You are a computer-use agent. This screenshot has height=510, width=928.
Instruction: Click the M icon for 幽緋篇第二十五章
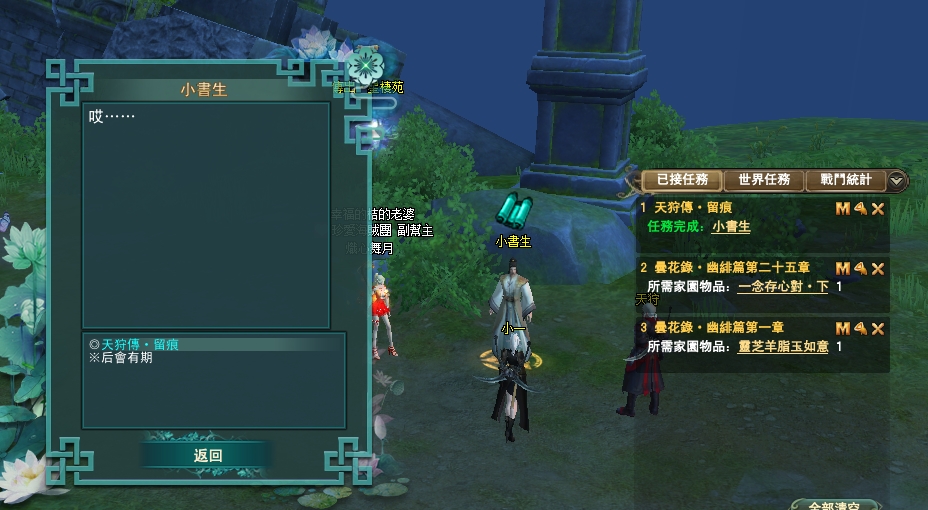(842, 269)
